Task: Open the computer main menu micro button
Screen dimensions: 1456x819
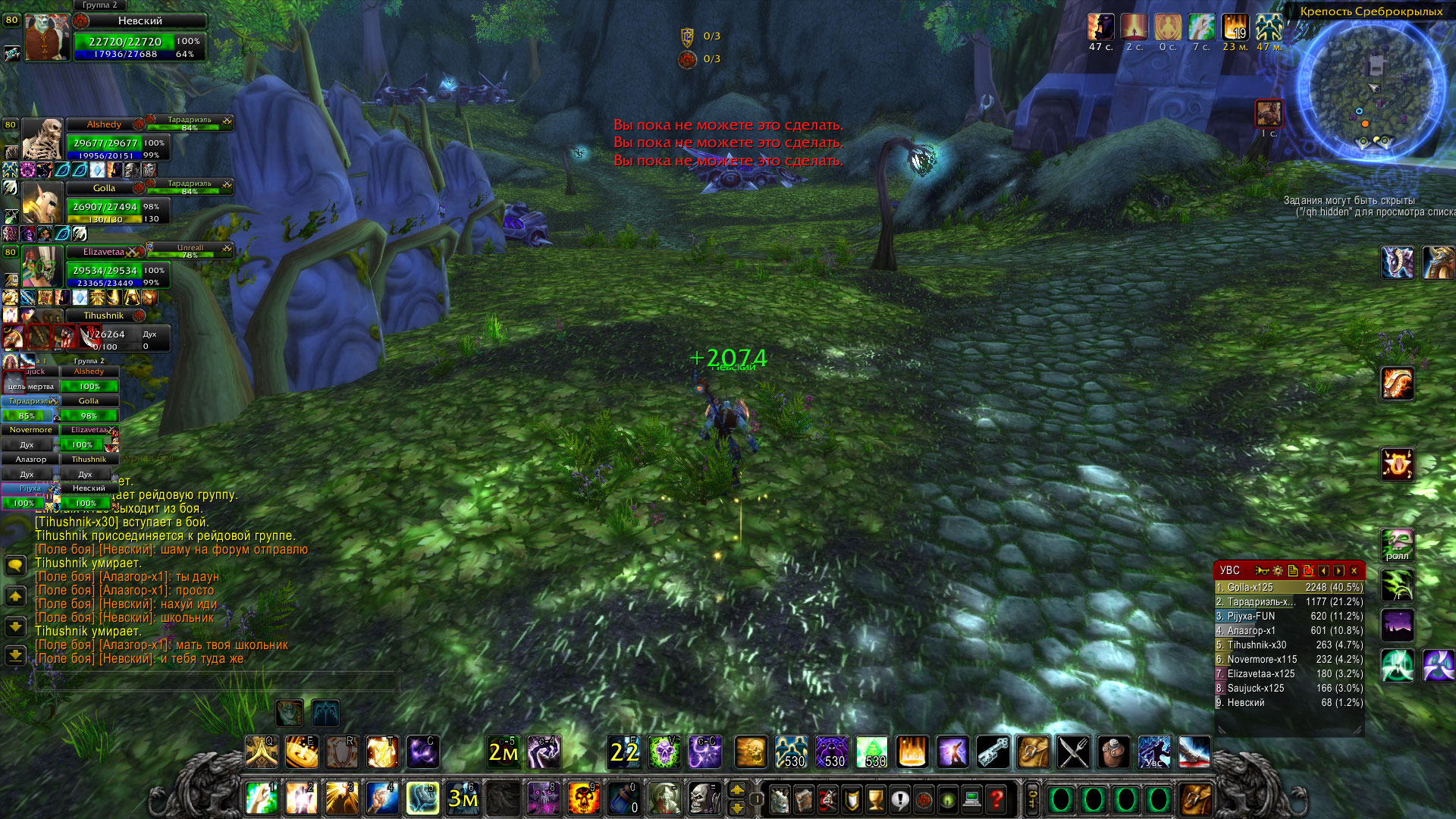Action: 972,799
